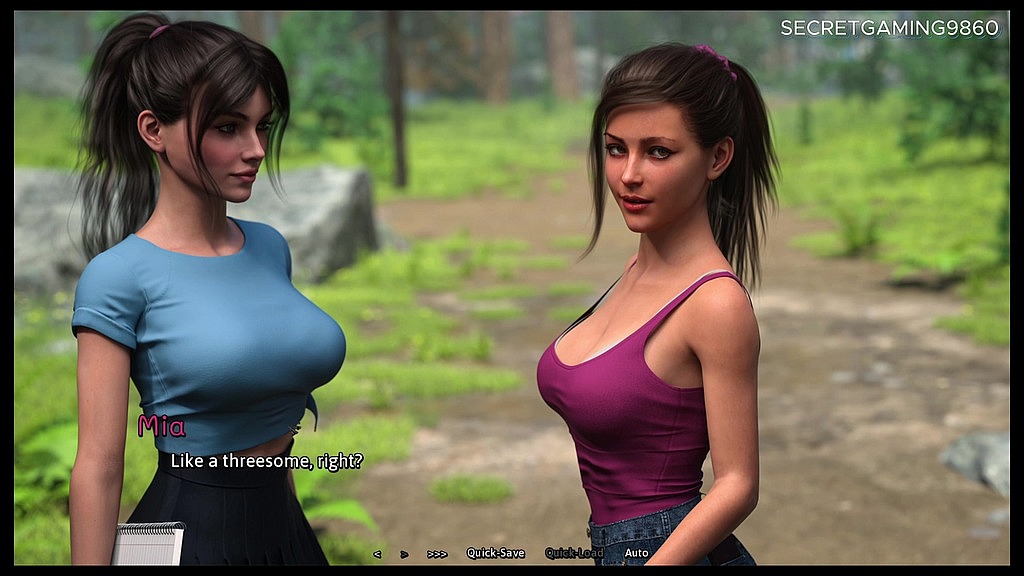Skip ahead with the triple-arrow button
Viewport: 1024px width, 576px height.
pyautogui.click(x=437, y=553)
